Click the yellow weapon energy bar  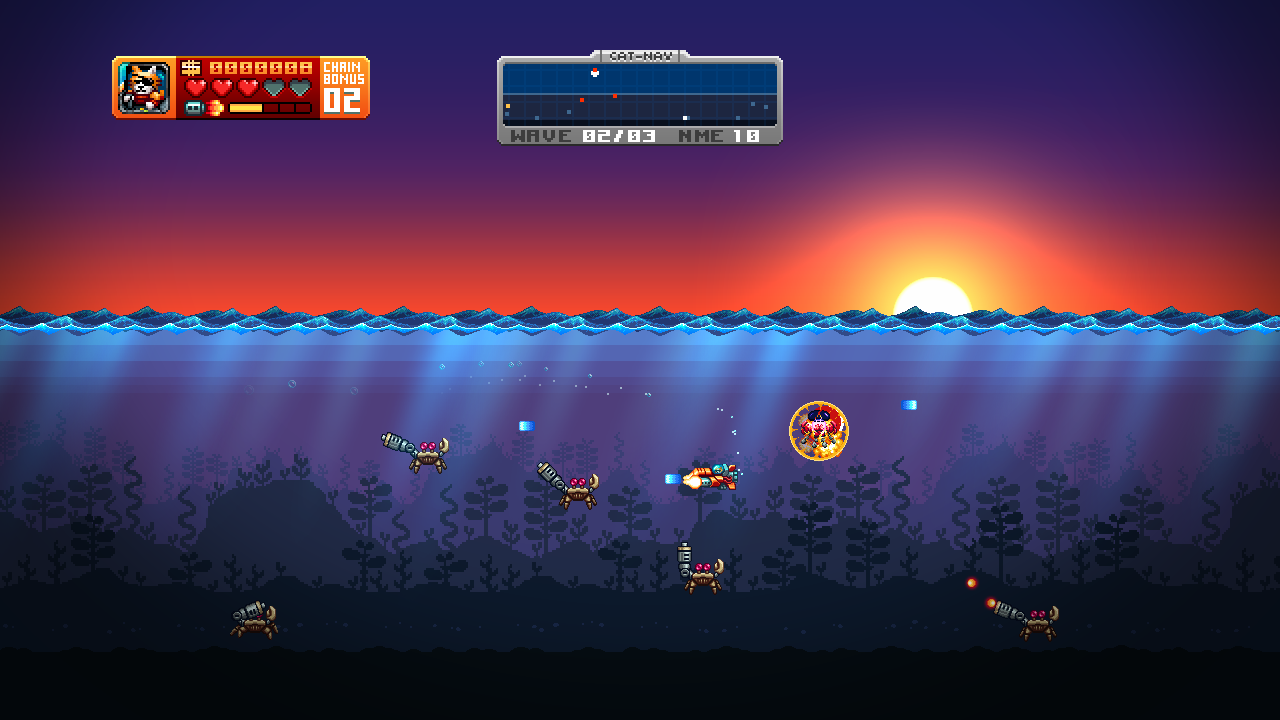pos(245,106)
